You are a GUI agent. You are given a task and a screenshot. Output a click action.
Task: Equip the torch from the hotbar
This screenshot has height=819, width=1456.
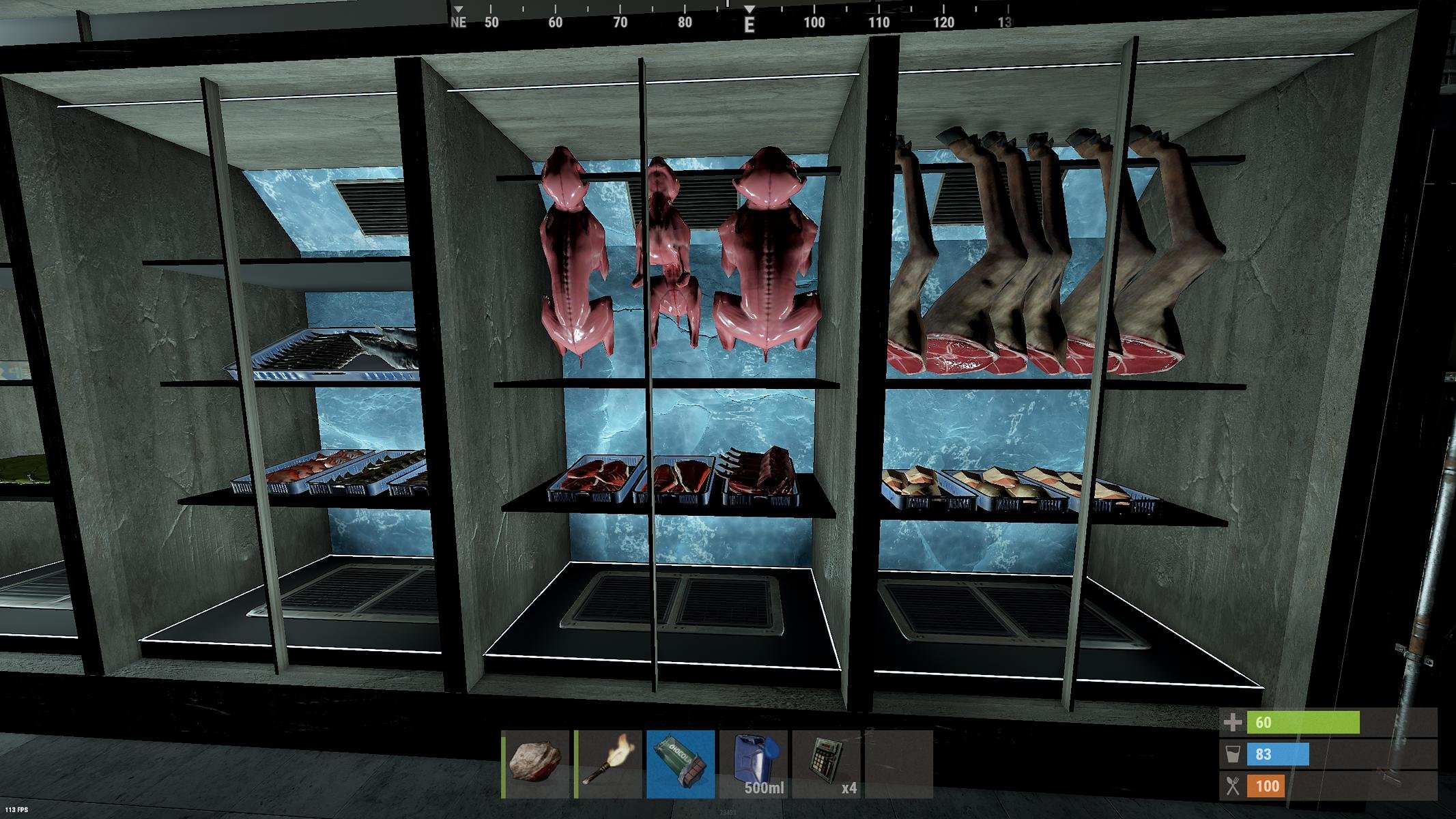pyautogui.click(x=609, y=764)
